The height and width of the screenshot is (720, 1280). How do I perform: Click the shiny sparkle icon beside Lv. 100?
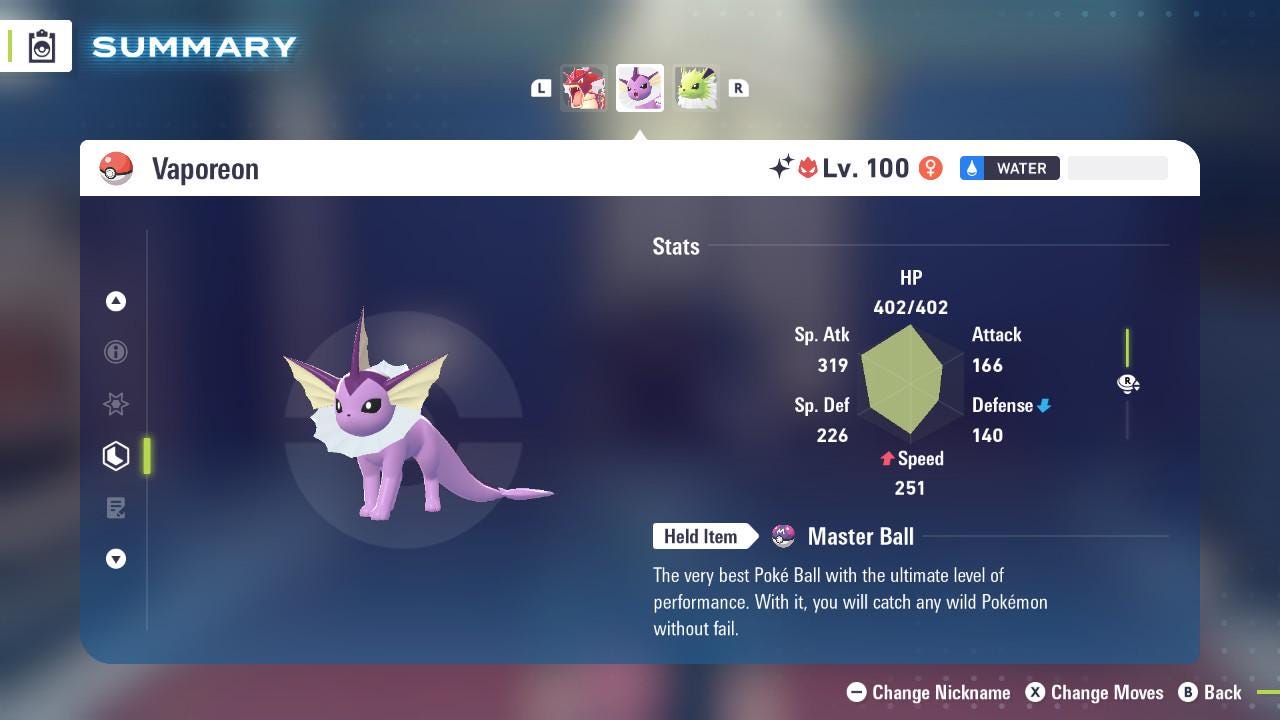781,168
